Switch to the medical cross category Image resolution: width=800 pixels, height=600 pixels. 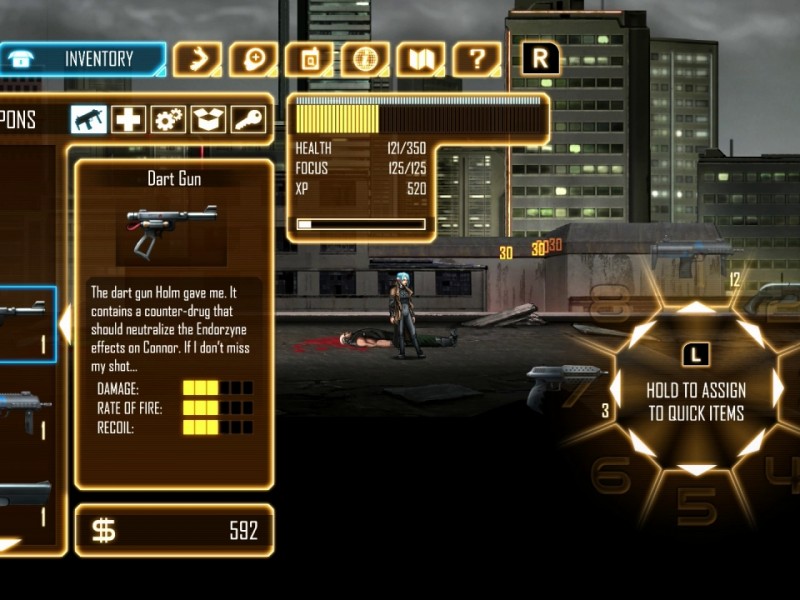click(x=129, y=120)
